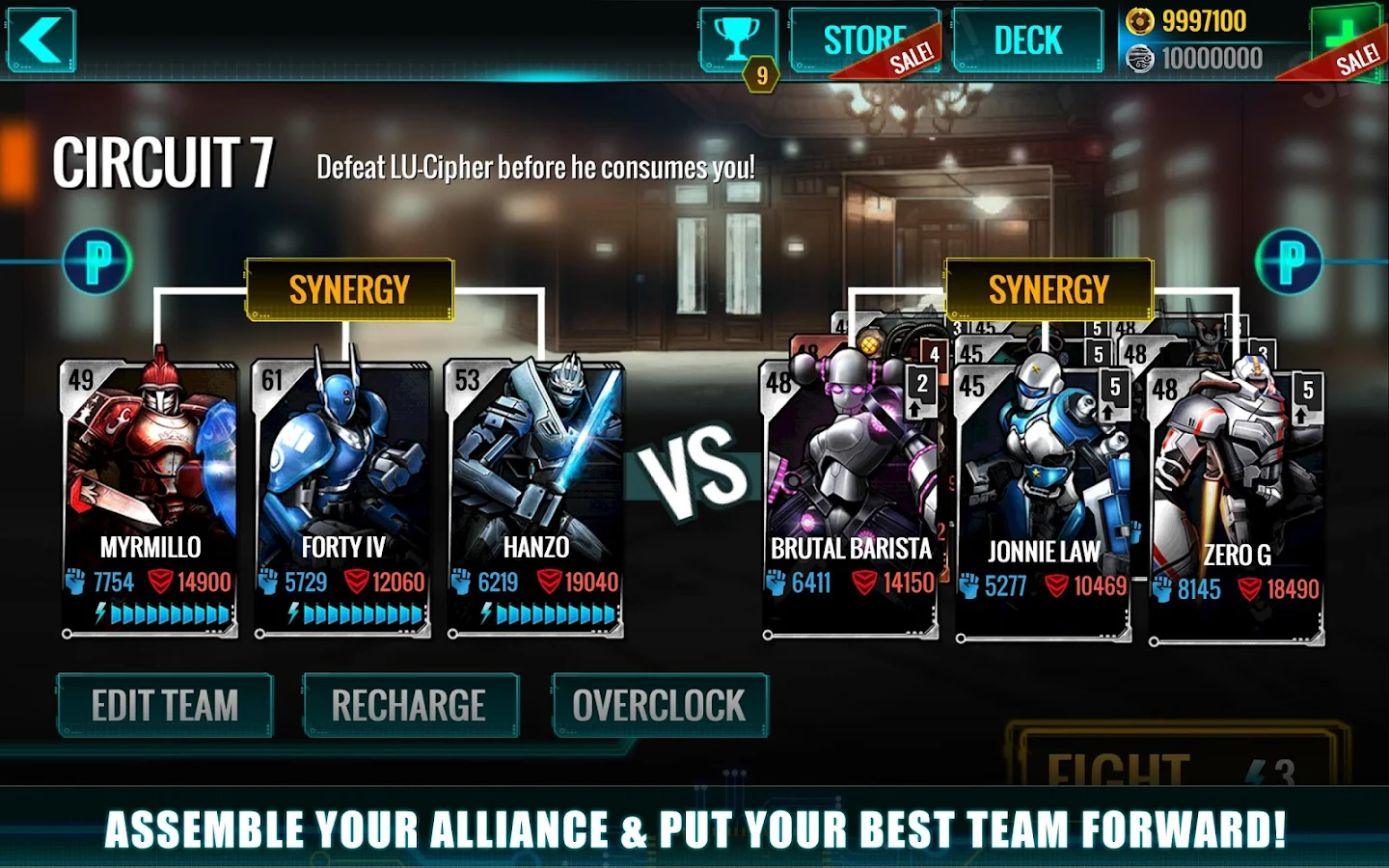Click the back arrow icon
1389x868 pixels.
tap(41, 40)
